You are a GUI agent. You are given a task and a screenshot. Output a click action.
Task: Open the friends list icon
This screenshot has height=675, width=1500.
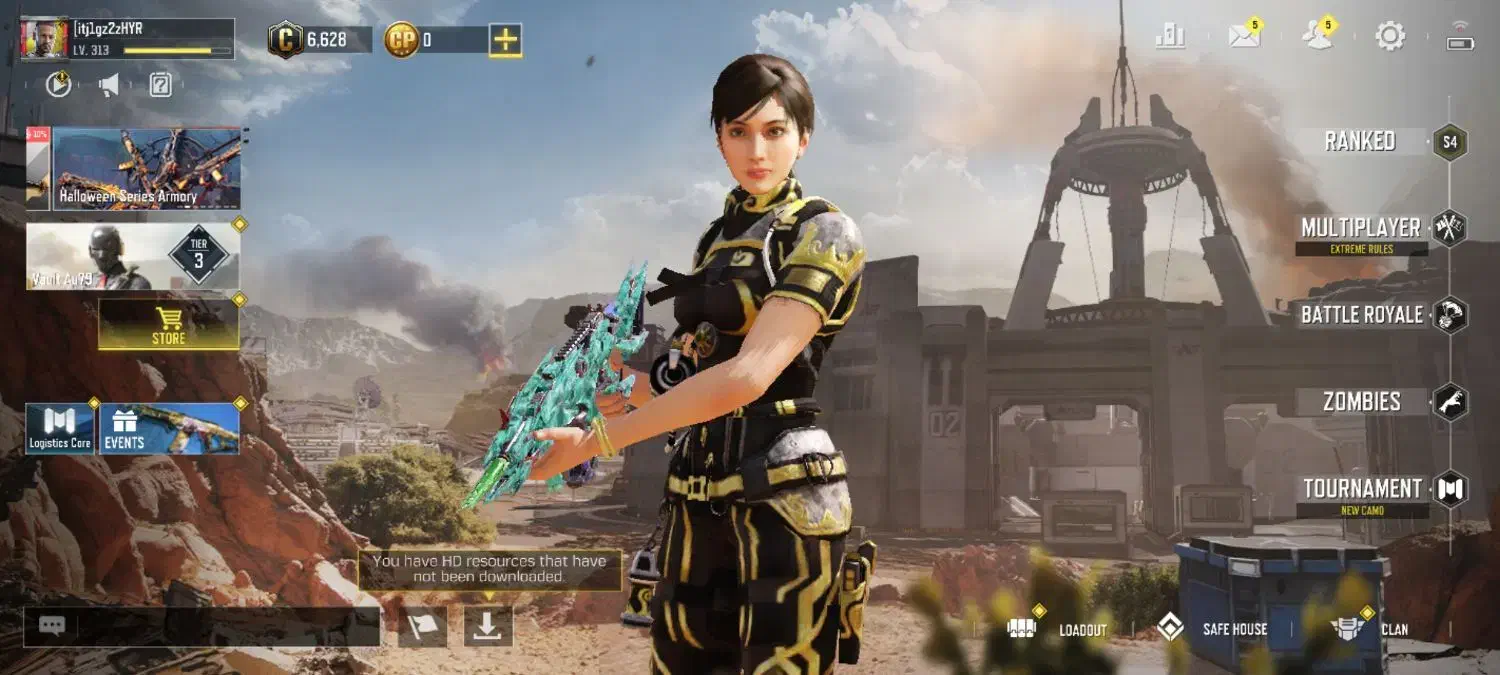point(1317,37)
